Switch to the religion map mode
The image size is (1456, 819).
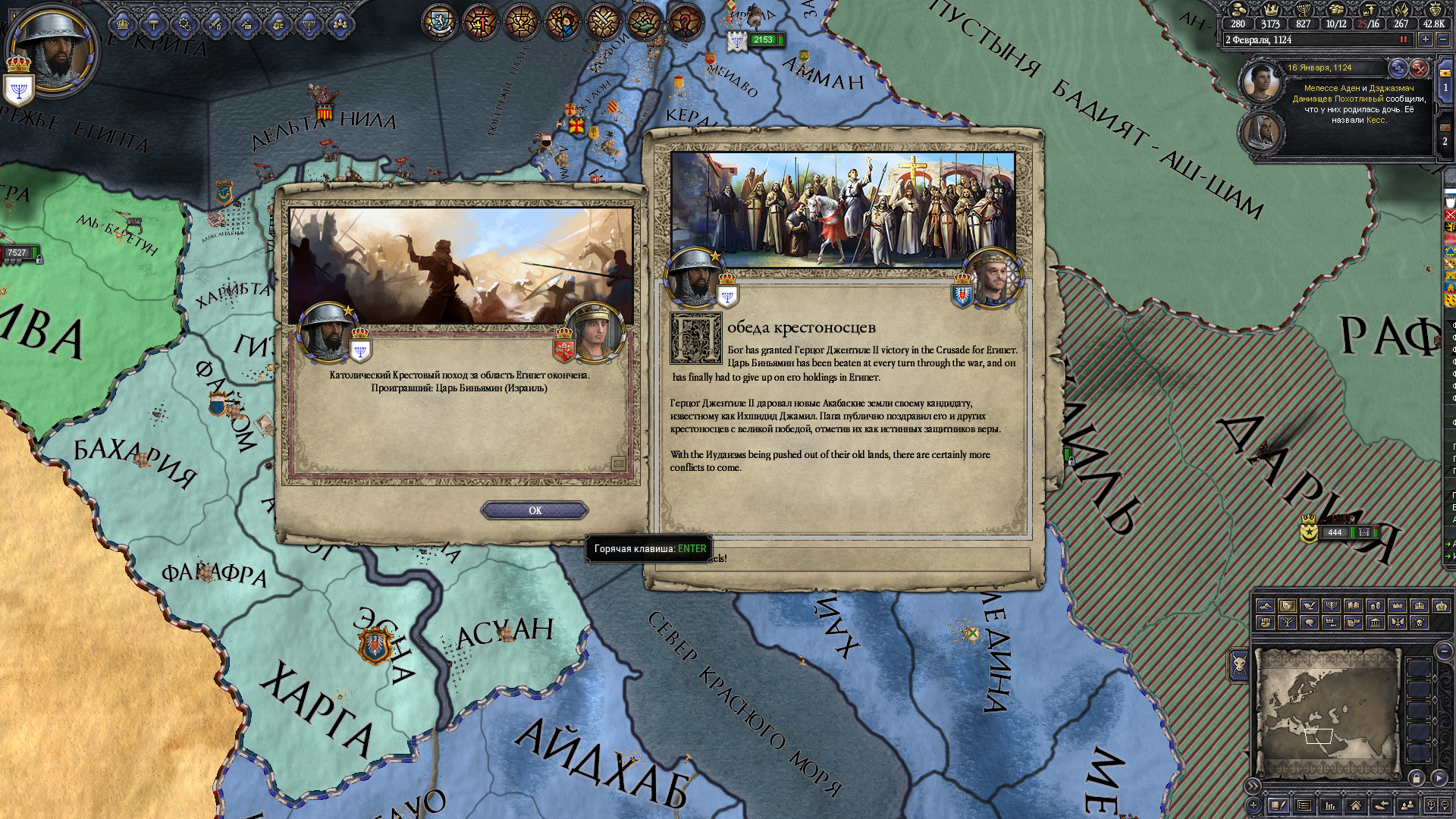click(x=1331, y=606)
